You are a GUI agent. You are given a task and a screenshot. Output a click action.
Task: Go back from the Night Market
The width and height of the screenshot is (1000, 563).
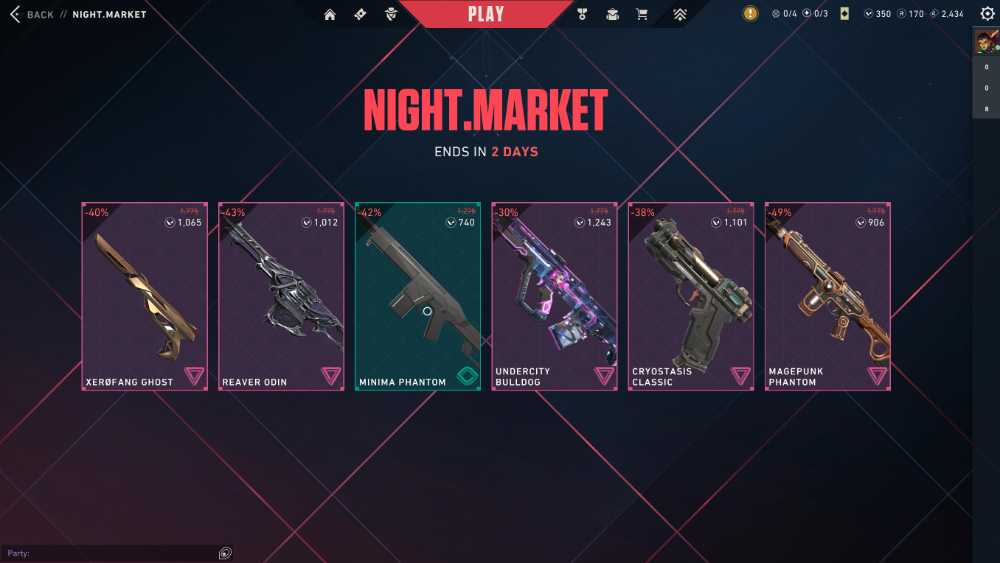pyautogui.click(x=32, y=14)
